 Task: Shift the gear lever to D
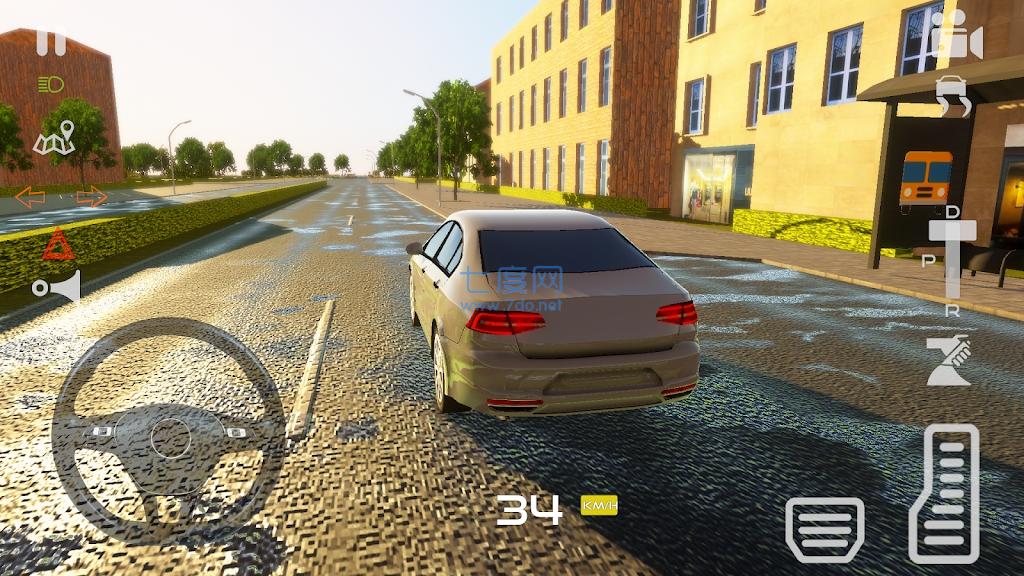click(x=952, y=212)
